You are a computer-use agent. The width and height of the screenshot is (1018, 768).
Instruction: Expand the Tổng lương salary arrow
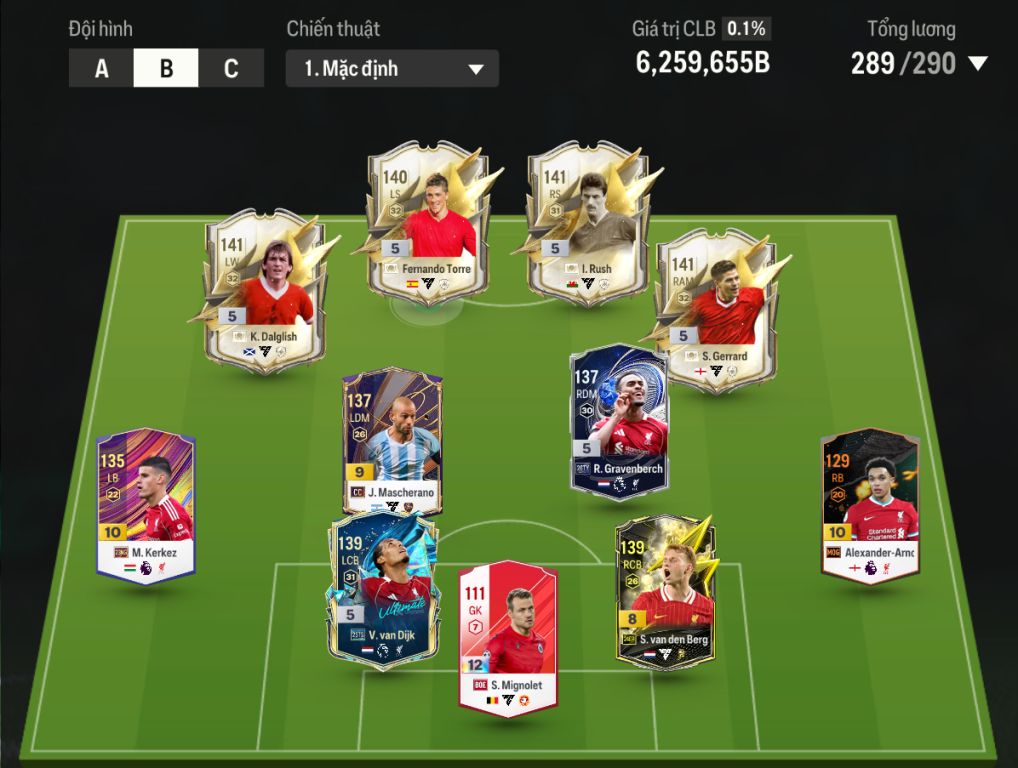tap(977, 64)
